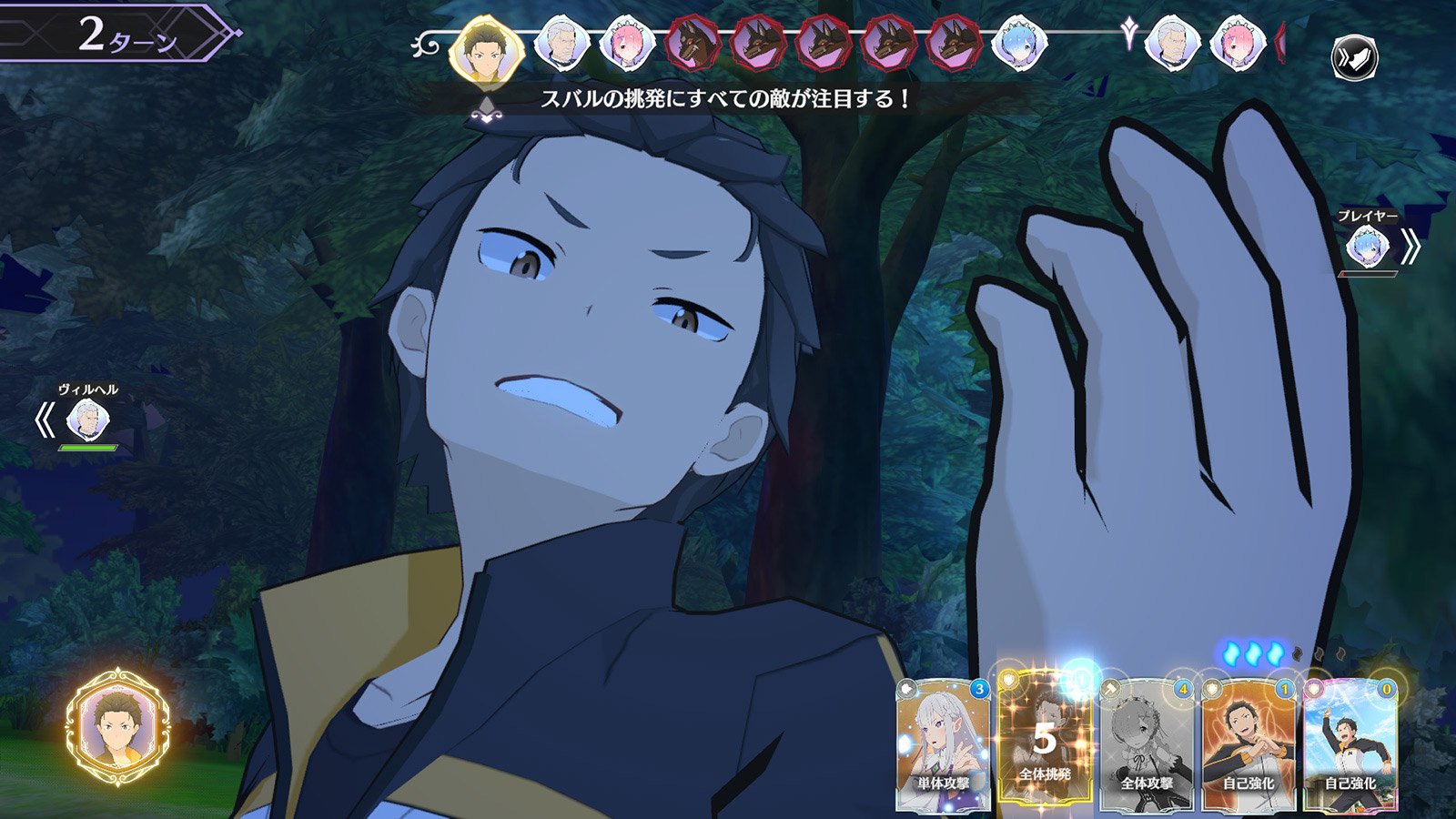Click Subaru's highlighted icon in the turn order
The height and width of the screenshot is (819, 1456).
[486, 47]
